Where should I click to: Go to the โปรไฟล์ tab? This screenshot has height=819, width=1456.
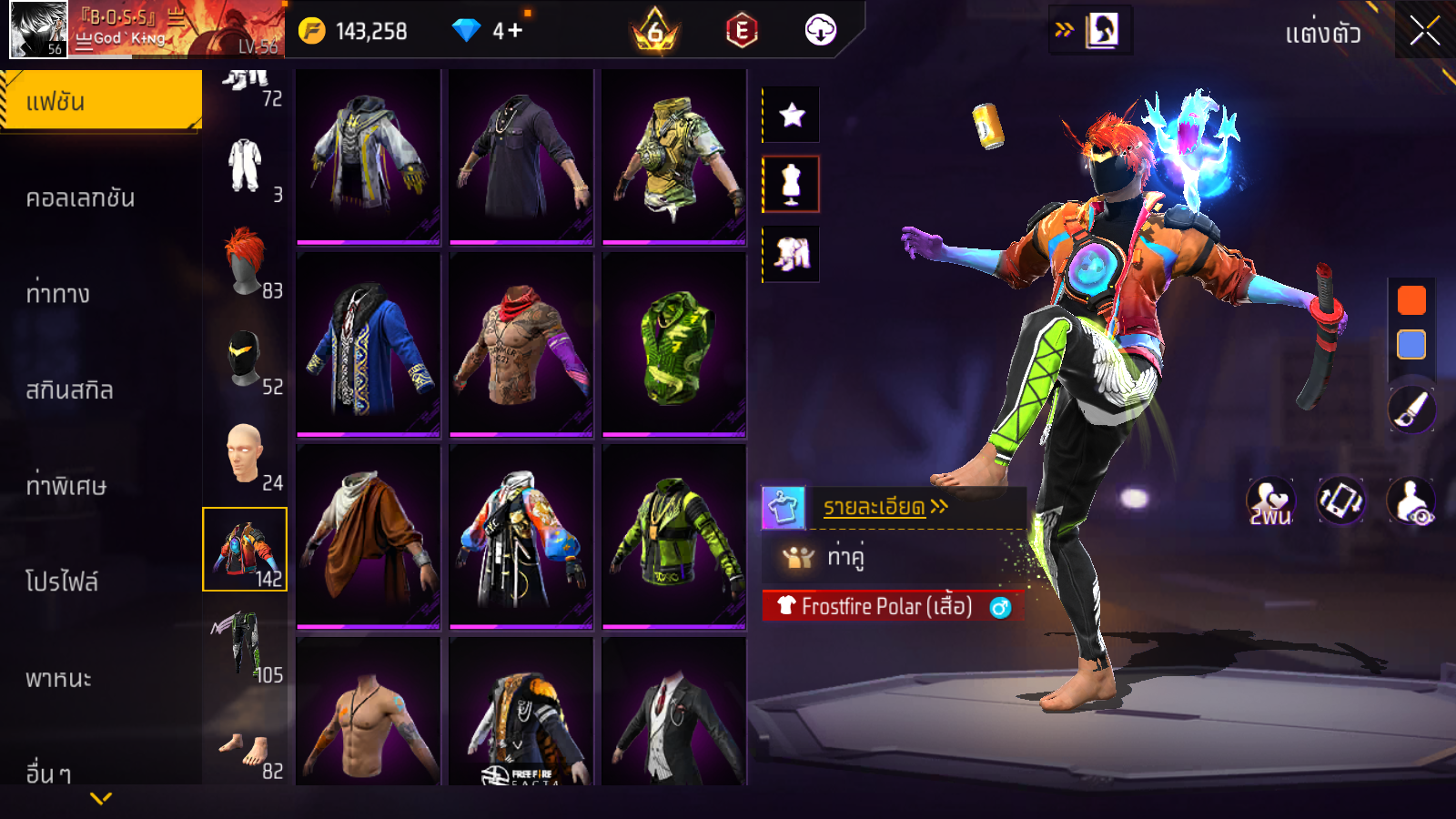tap(62, 581)
